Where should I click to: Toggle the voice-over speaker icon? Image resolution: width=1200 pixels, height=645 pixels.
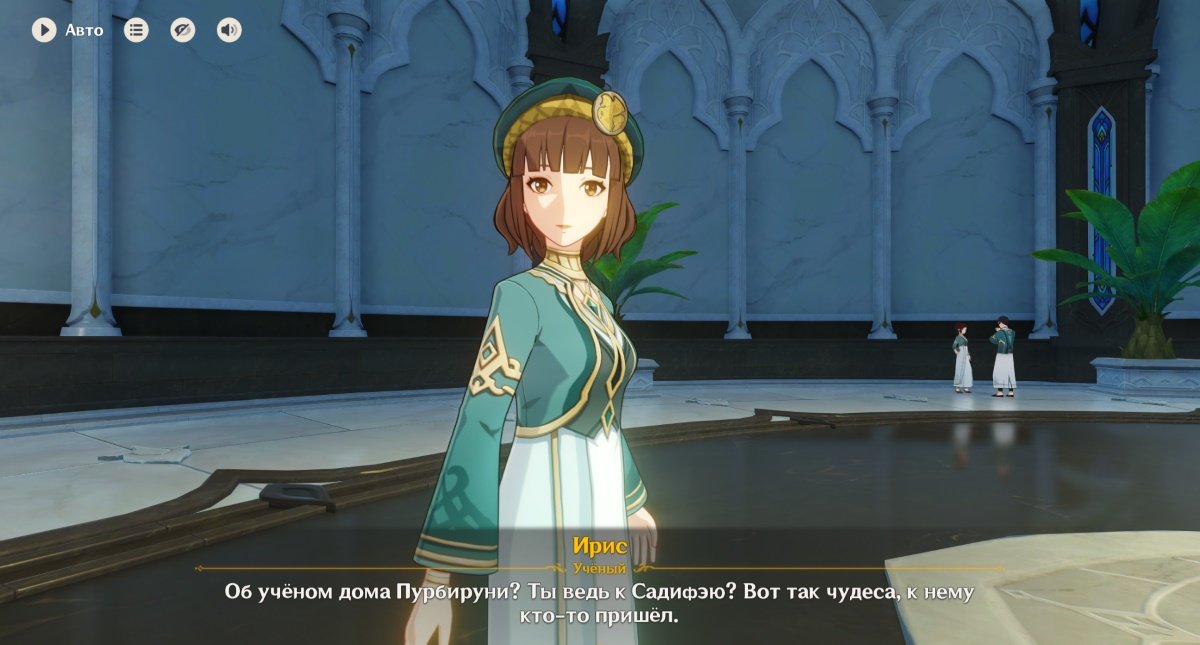229,30
